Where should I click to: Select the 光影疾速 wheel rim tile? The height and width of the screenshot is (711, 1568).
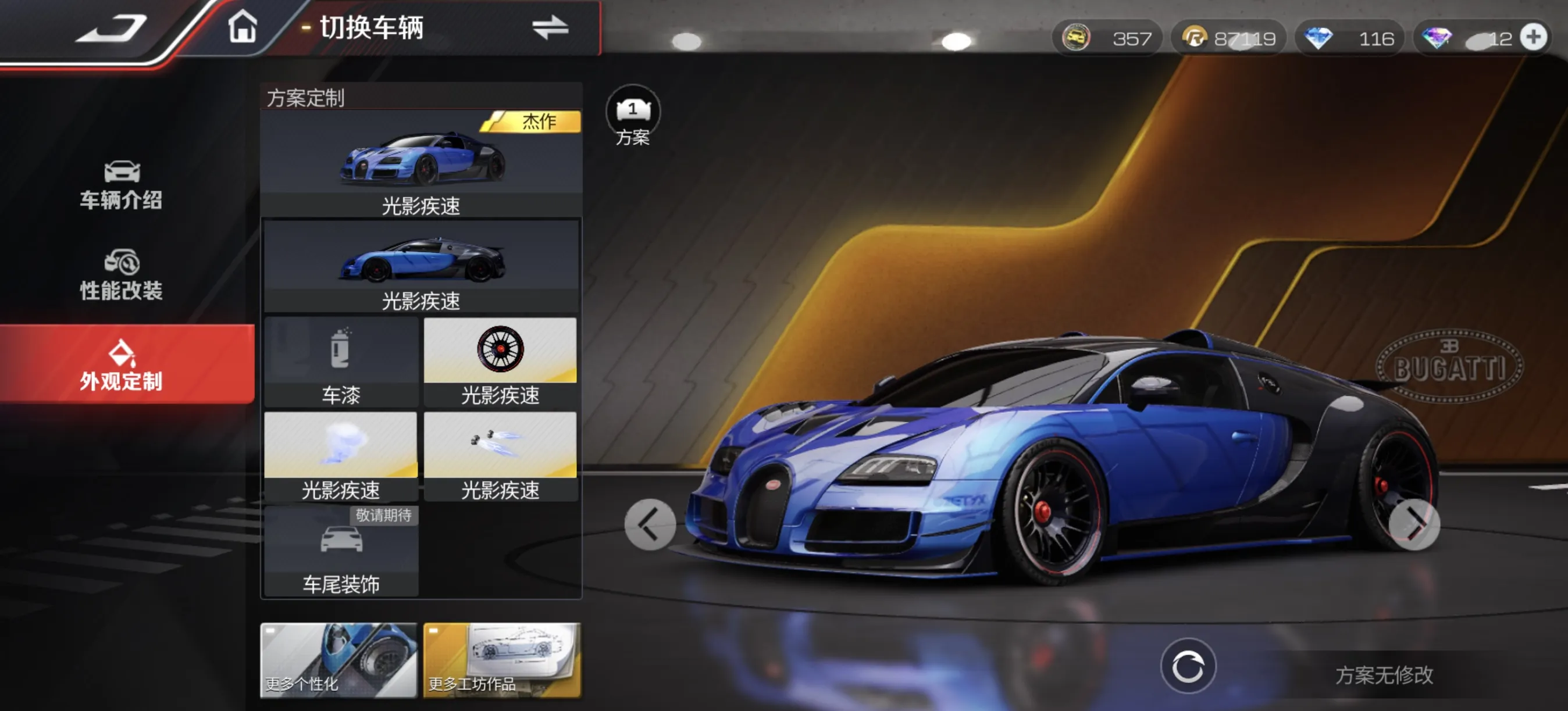click(x=500, y=362)
